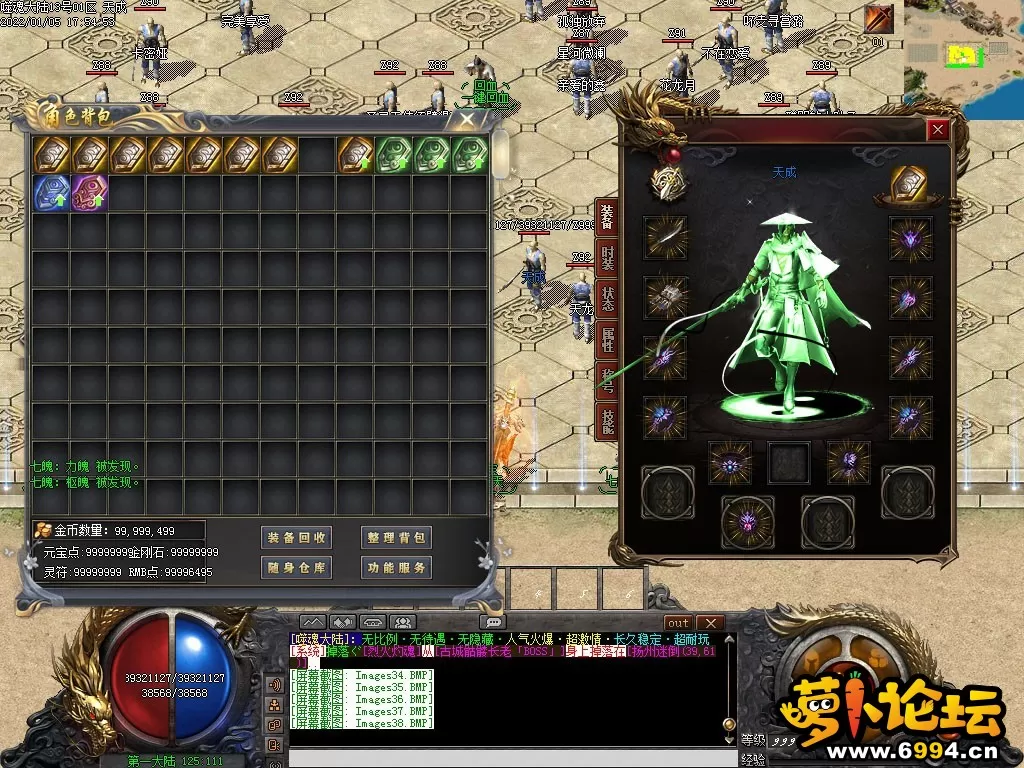Open the 功能服务 function services
Screen dimensions: 1024x768
(396, 568)
